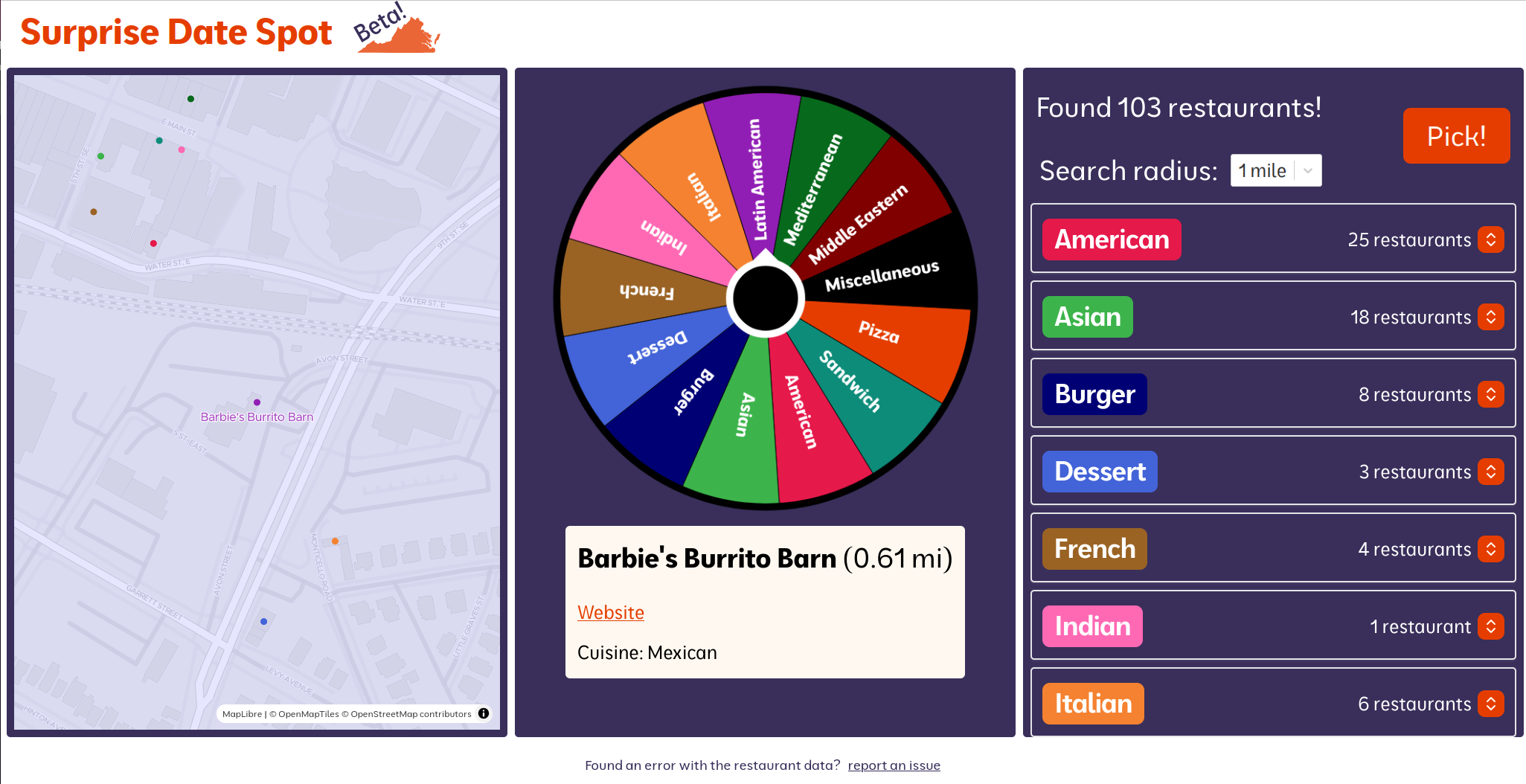Screen dimensions: 1526x784
Task: Click the blue marker near Levy Avenue
Action: [263, 621]
